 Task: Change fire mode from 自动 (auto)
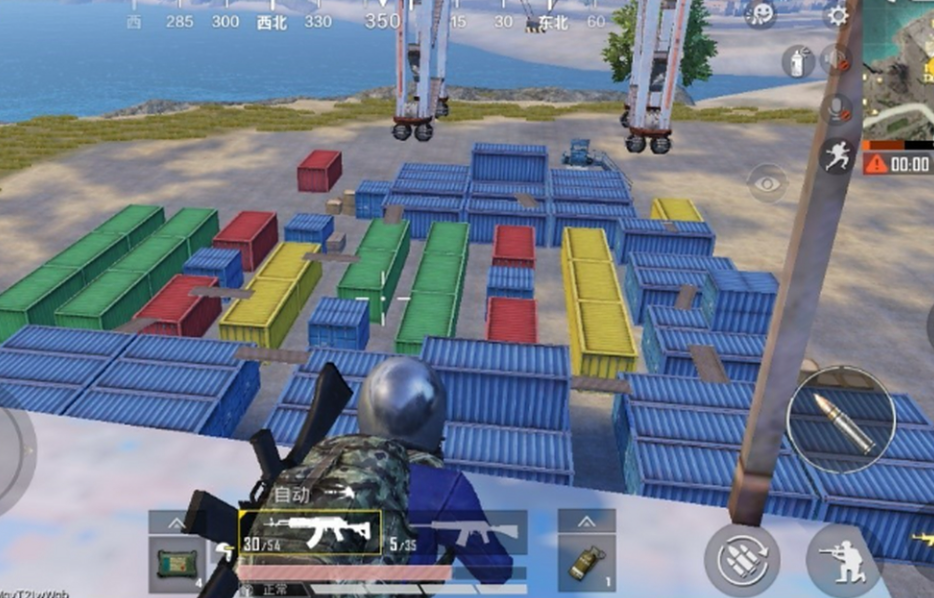click(292, 493)
